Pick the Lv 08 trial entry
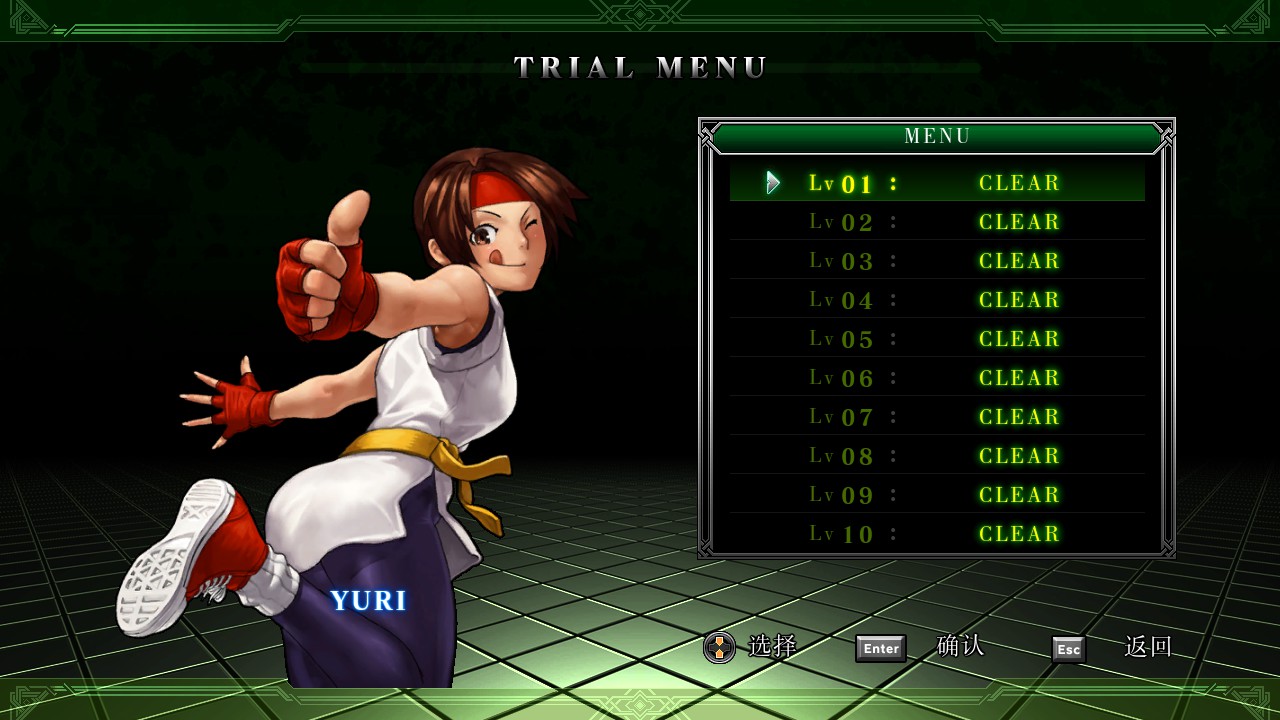 pyautogui.click(x=936, y=456)
